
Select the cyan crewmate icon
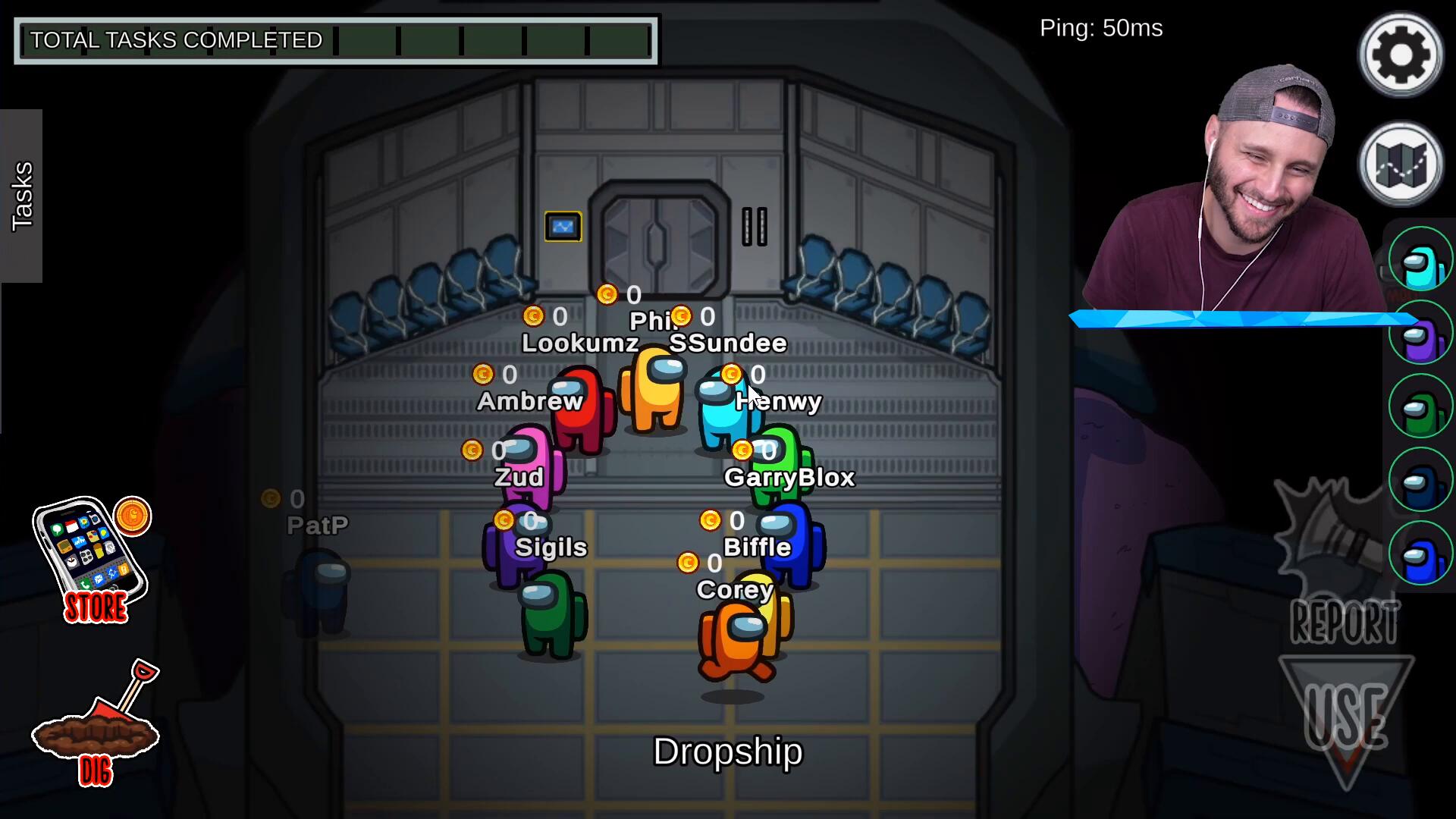1420,259
